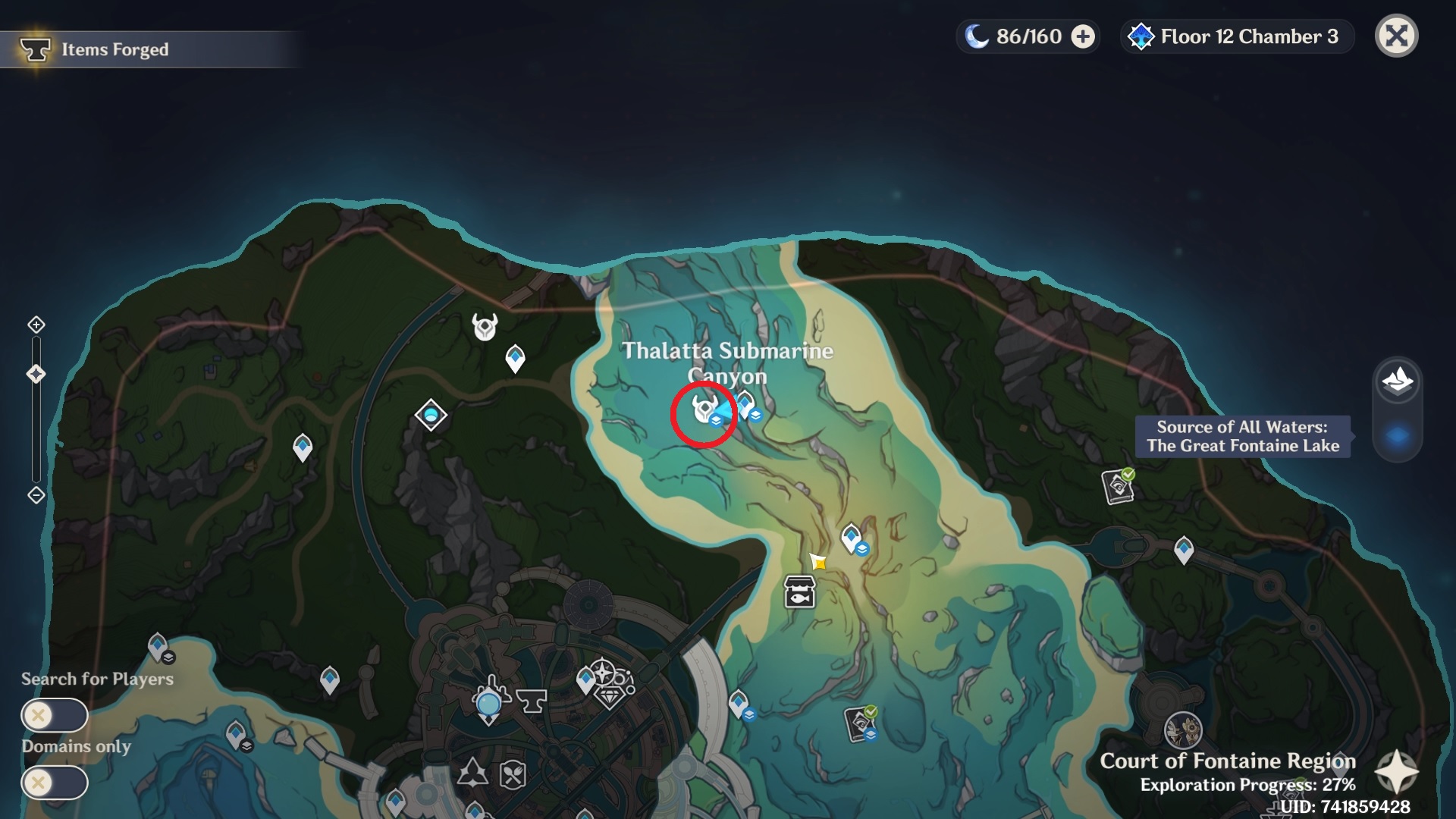The width and height of the screenshot is (1456, 819).
Task: Select the Great Fontaine Lake underwater layer
Action: click(1398, 436)
